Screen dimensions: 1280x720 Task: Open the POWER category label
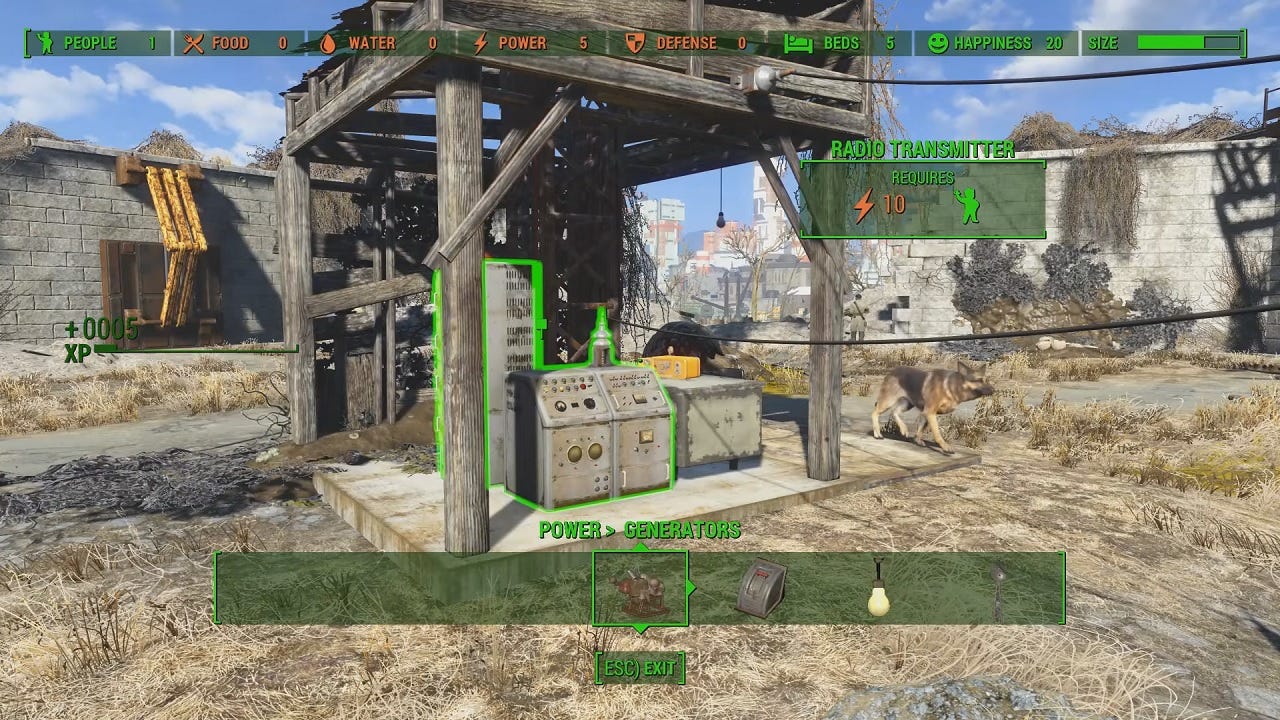click(572, 529)
